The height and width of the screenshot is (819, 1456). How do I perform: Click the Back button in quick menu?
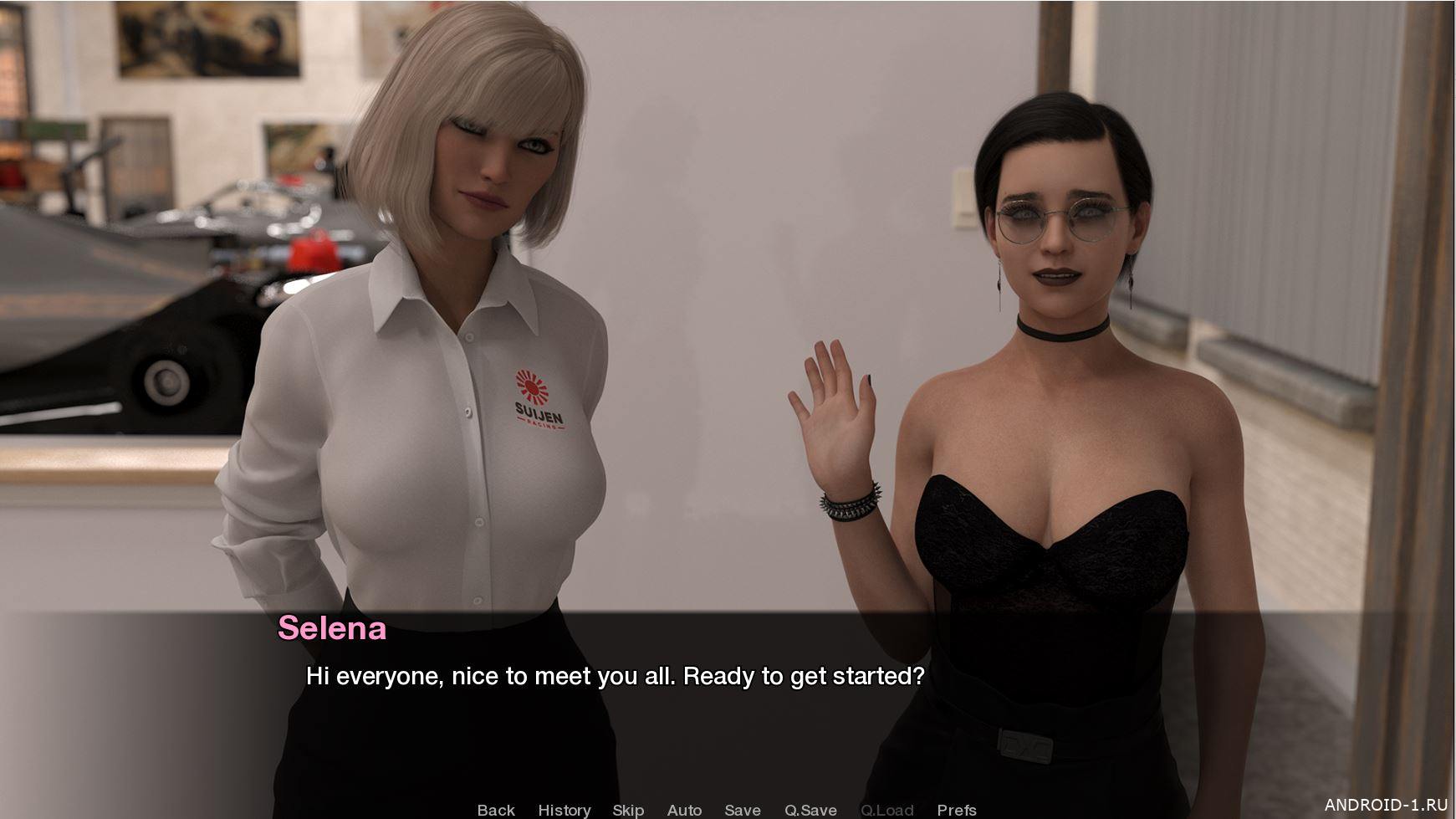496,810
